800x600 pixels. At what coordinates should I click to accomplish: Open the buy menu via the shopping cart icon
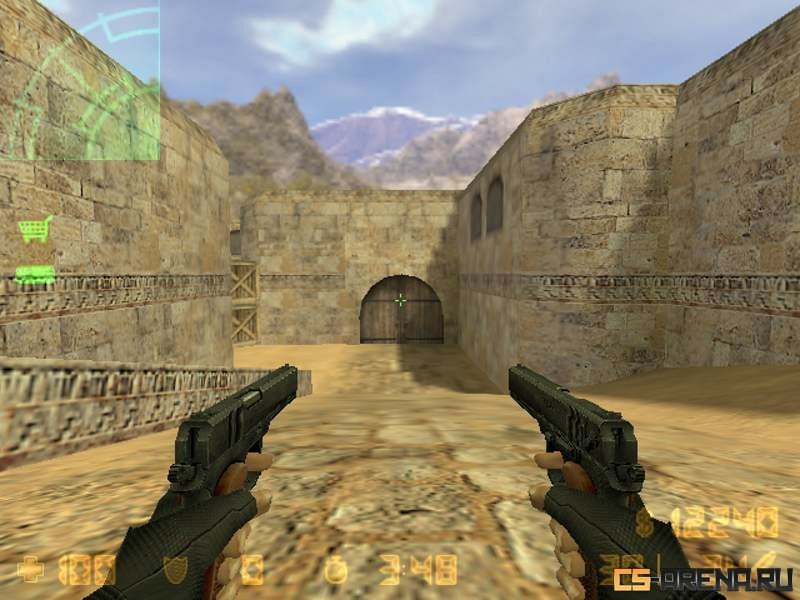[x=35, y=229]
